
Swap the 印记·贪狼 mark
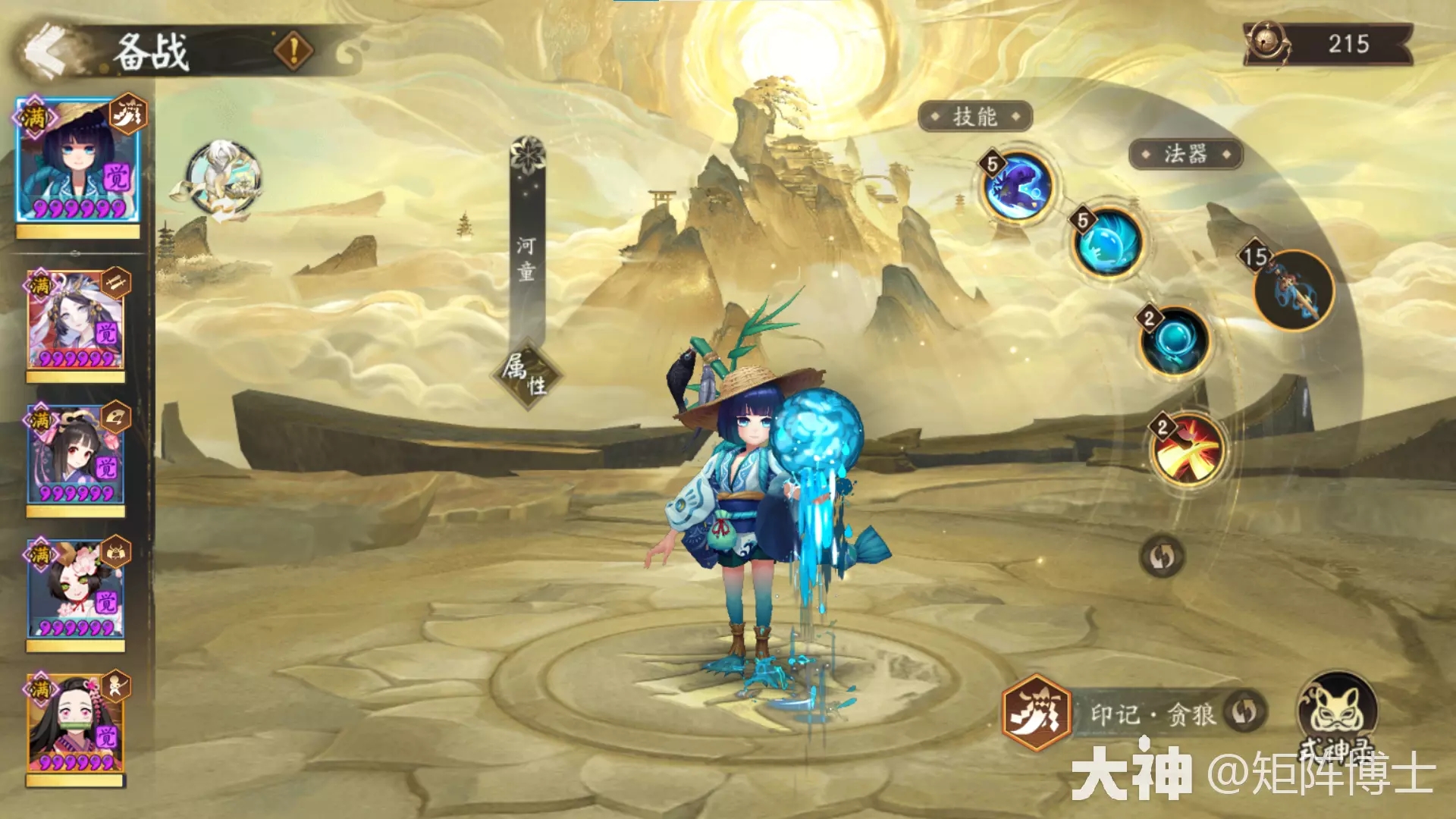point(1244,712)
